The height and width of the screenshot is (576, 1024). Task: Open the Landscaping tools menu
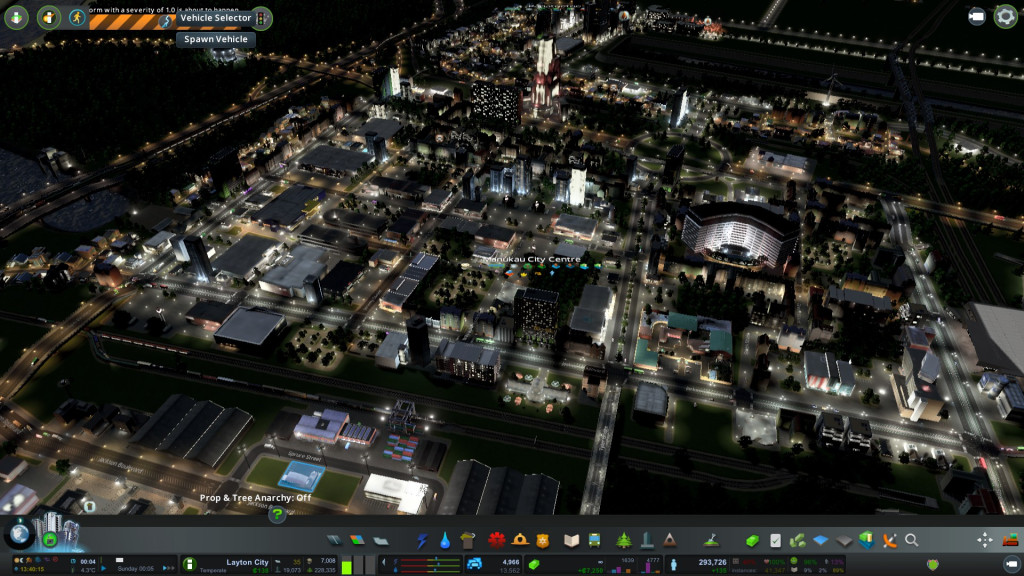tap(713, 540)
